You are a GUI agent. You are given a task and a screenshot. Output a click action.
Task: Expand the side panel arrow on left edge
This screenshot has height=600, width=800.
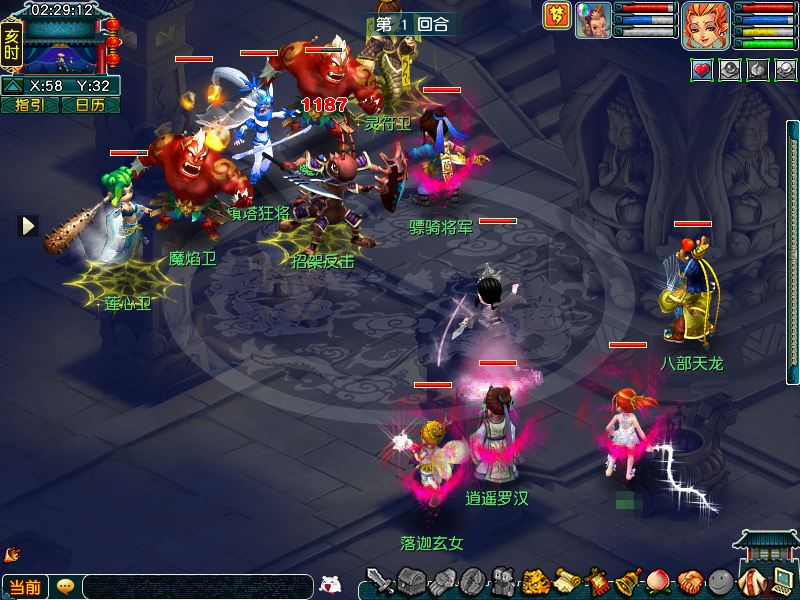28,226
